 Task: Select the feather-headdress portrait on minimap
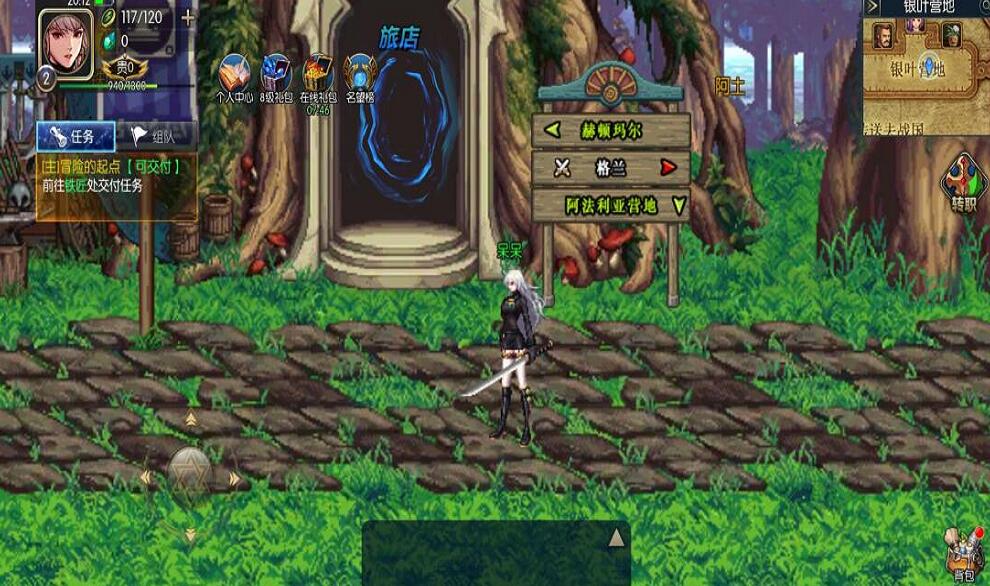point(951,36)
